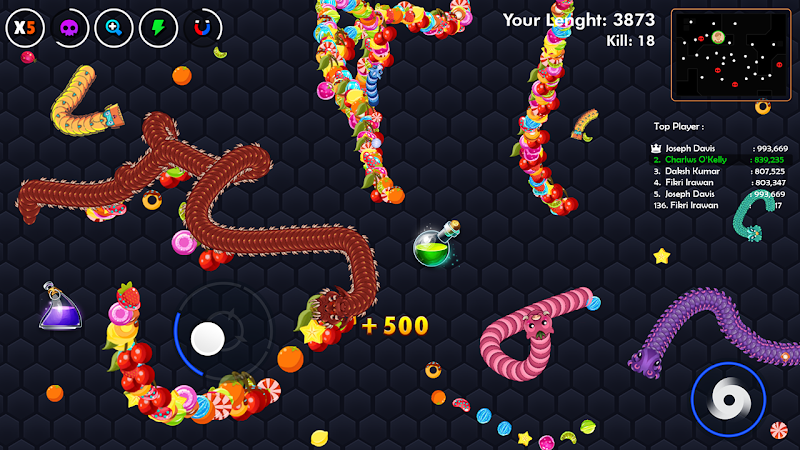Select Charlws O'Kelly in the leaderboard
This screenshot has width=800, height=450.
point(720,159)
